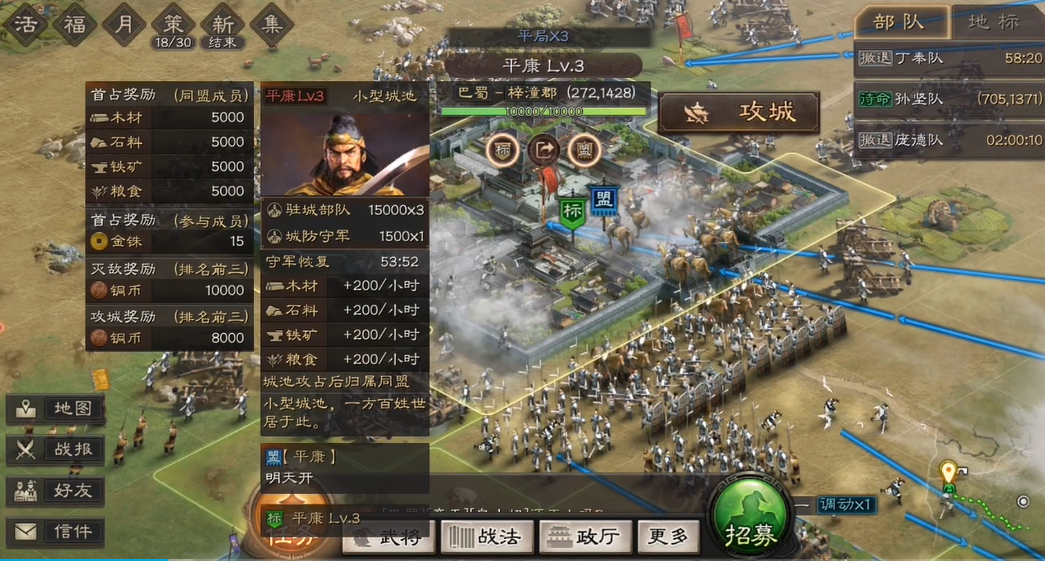
Task: Open the 地图 map menu
Action: click(55, 409)
